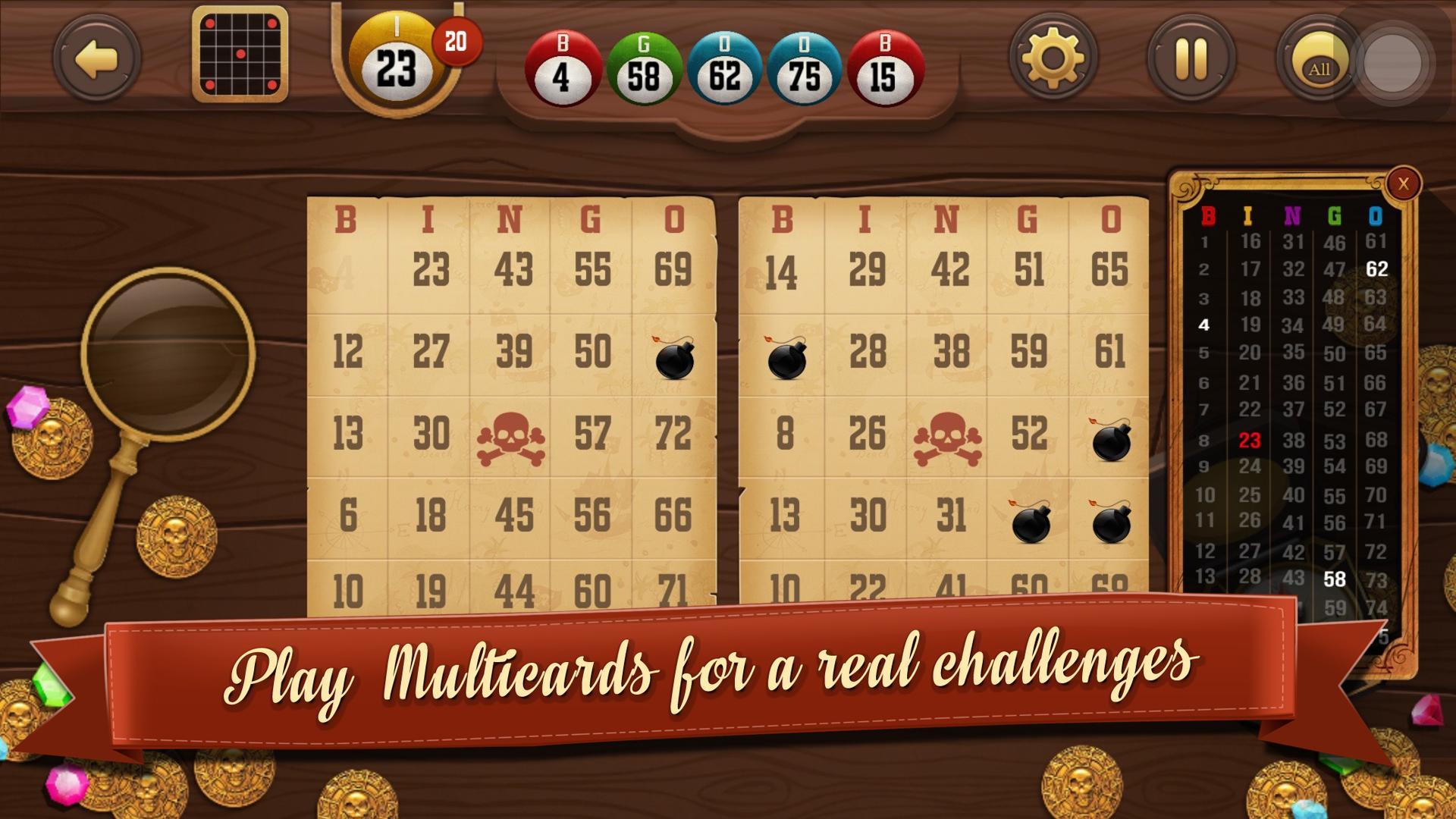The width and height of the screenshot is (1456, 819).
Task: Tap the blue O62 ball in history
Action: (726, 70)
